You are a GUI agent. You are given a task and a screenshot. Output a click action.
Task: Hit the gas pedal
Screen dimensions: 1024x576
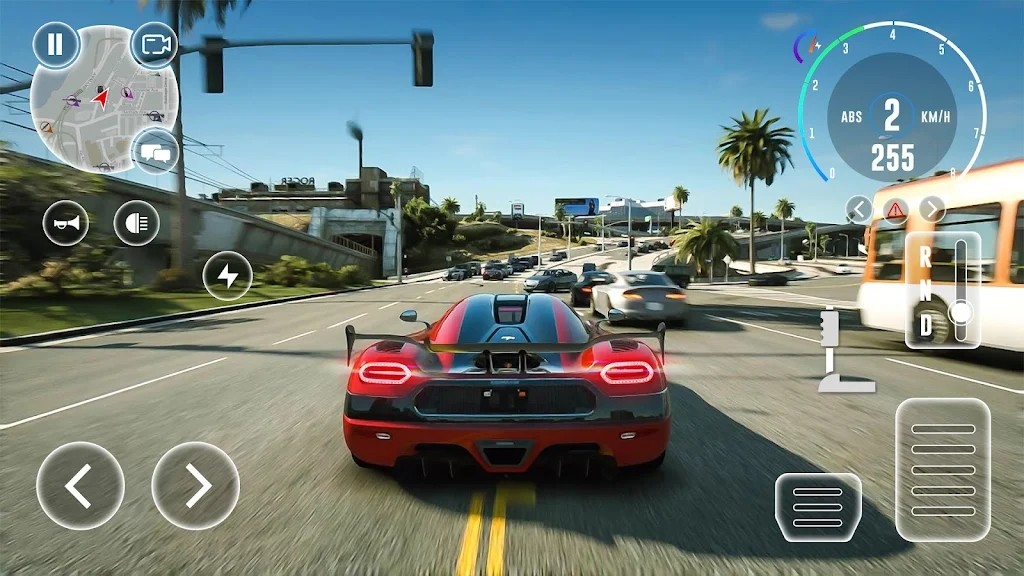[x=943, y=469]
